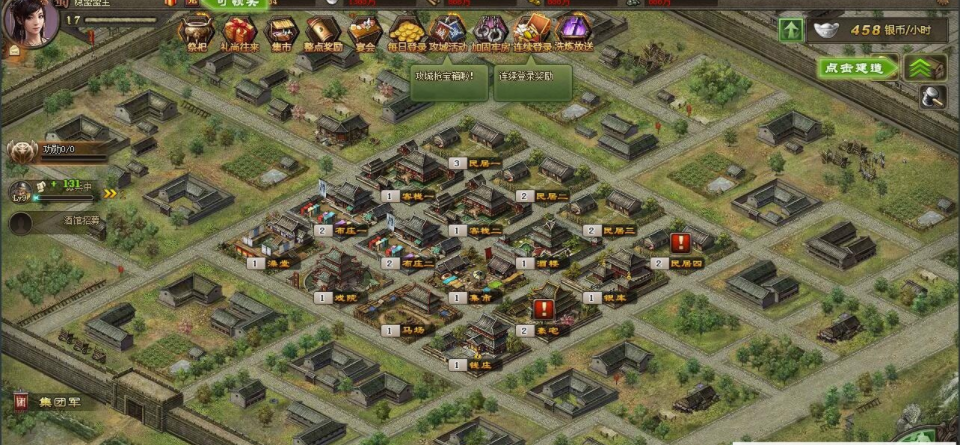Open the 整点奖励 hourly reward icon

click(x=323, y=32)
